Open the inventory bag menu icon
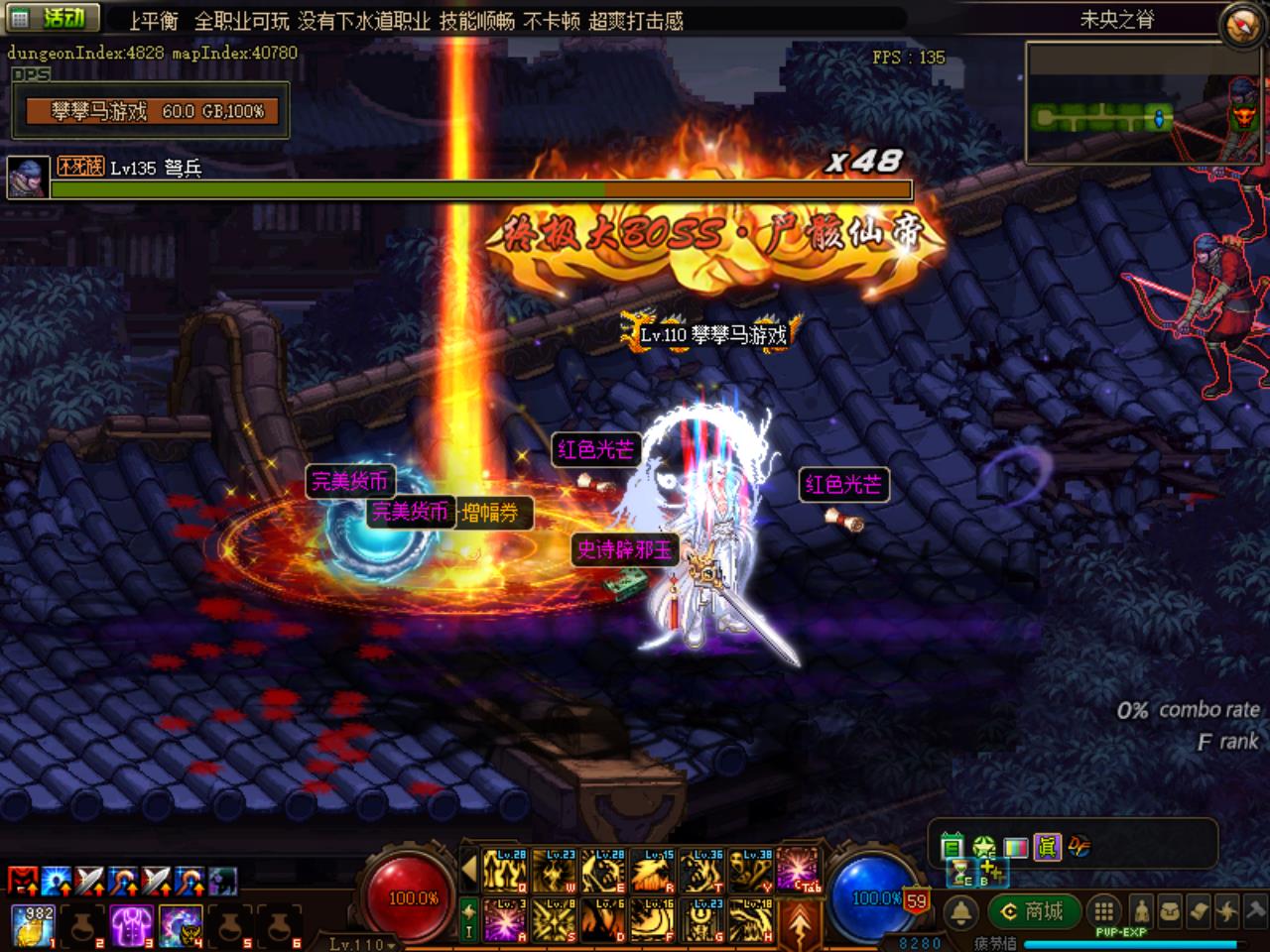Screen dimensions: 1270x952 tap(1172, 911)
